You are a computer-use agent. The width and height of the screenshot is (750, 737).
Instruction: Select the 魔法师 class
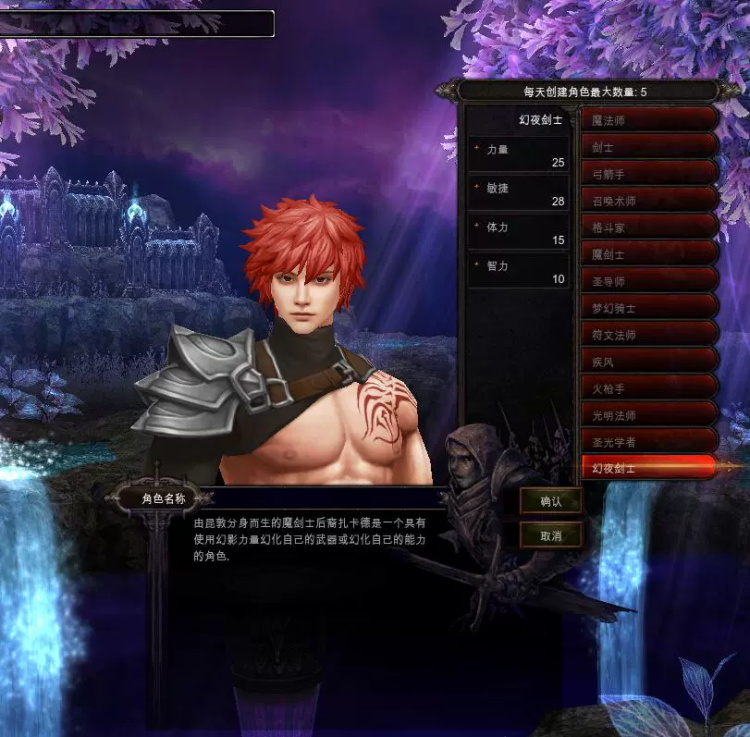tap(648, 120)
